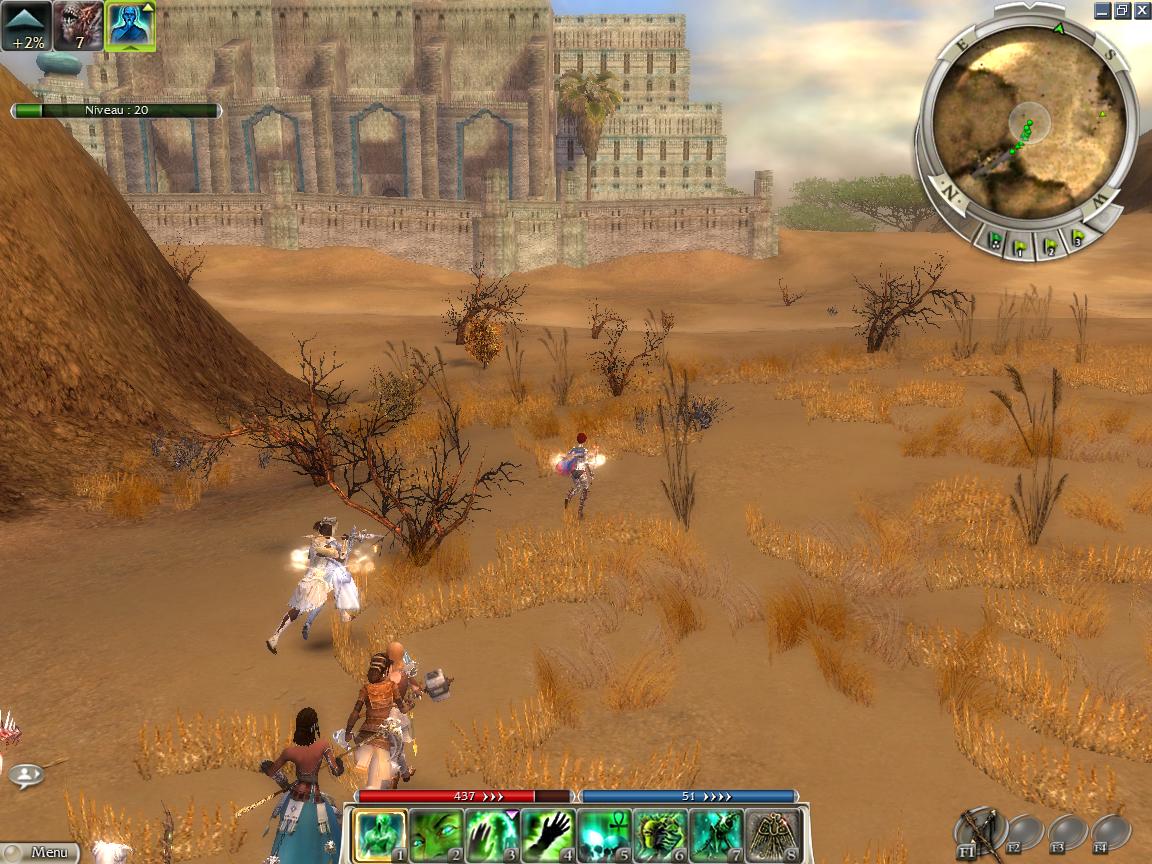Switch to the F3 weapon set
1152x864 pixels.
point(1068,832)
